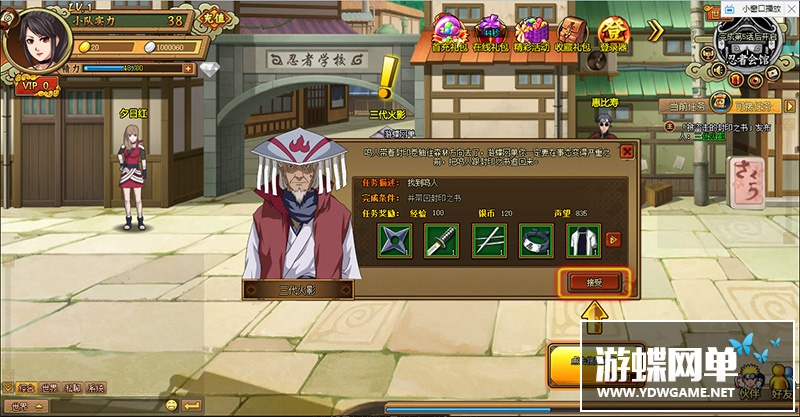Accept the quest with the 接受 button
Screen dimensions: 800x417
tap(594, 282)
